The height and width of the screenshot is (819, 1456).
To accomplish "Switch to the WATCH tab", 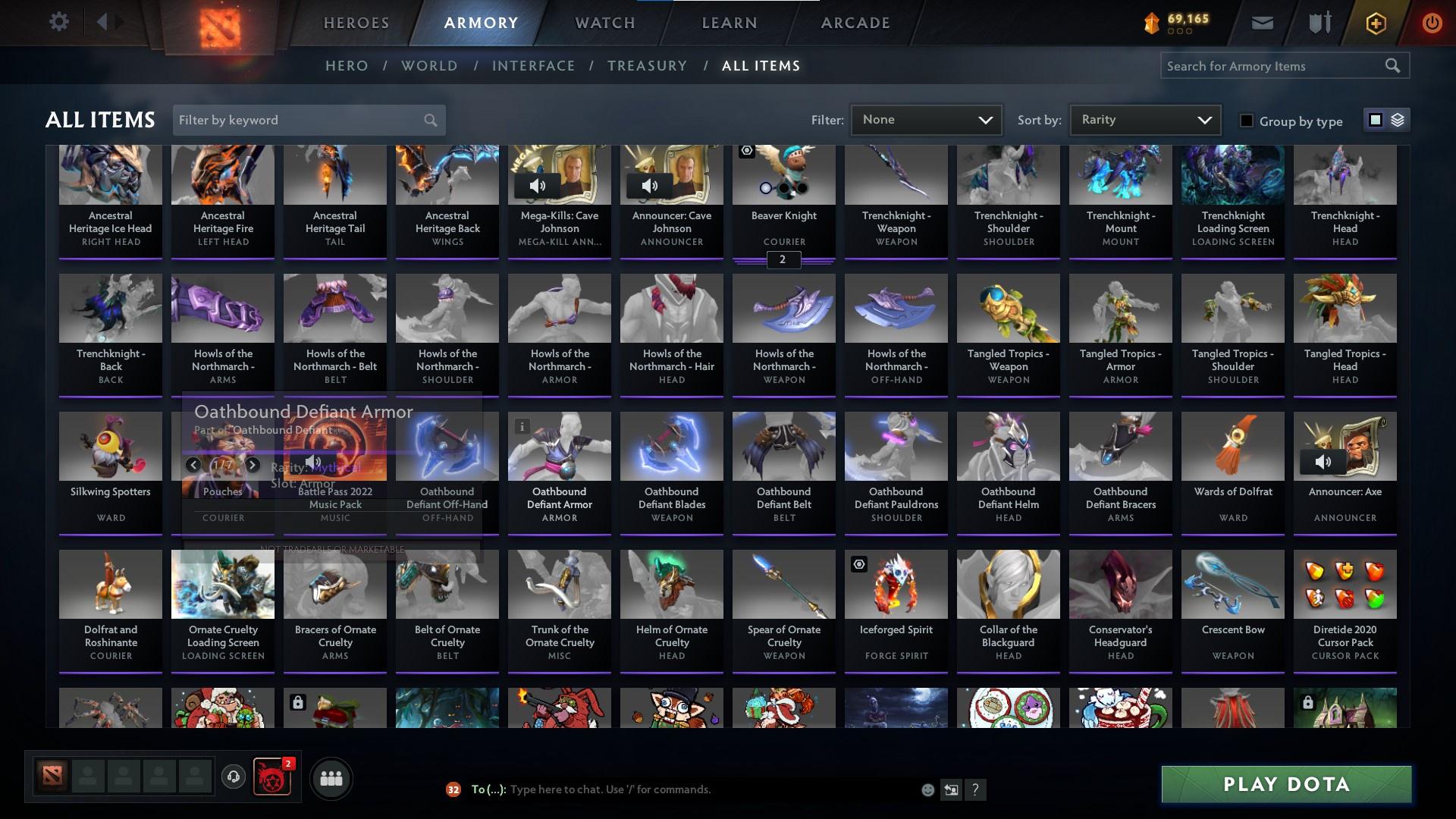I will [x=603, y=23].
